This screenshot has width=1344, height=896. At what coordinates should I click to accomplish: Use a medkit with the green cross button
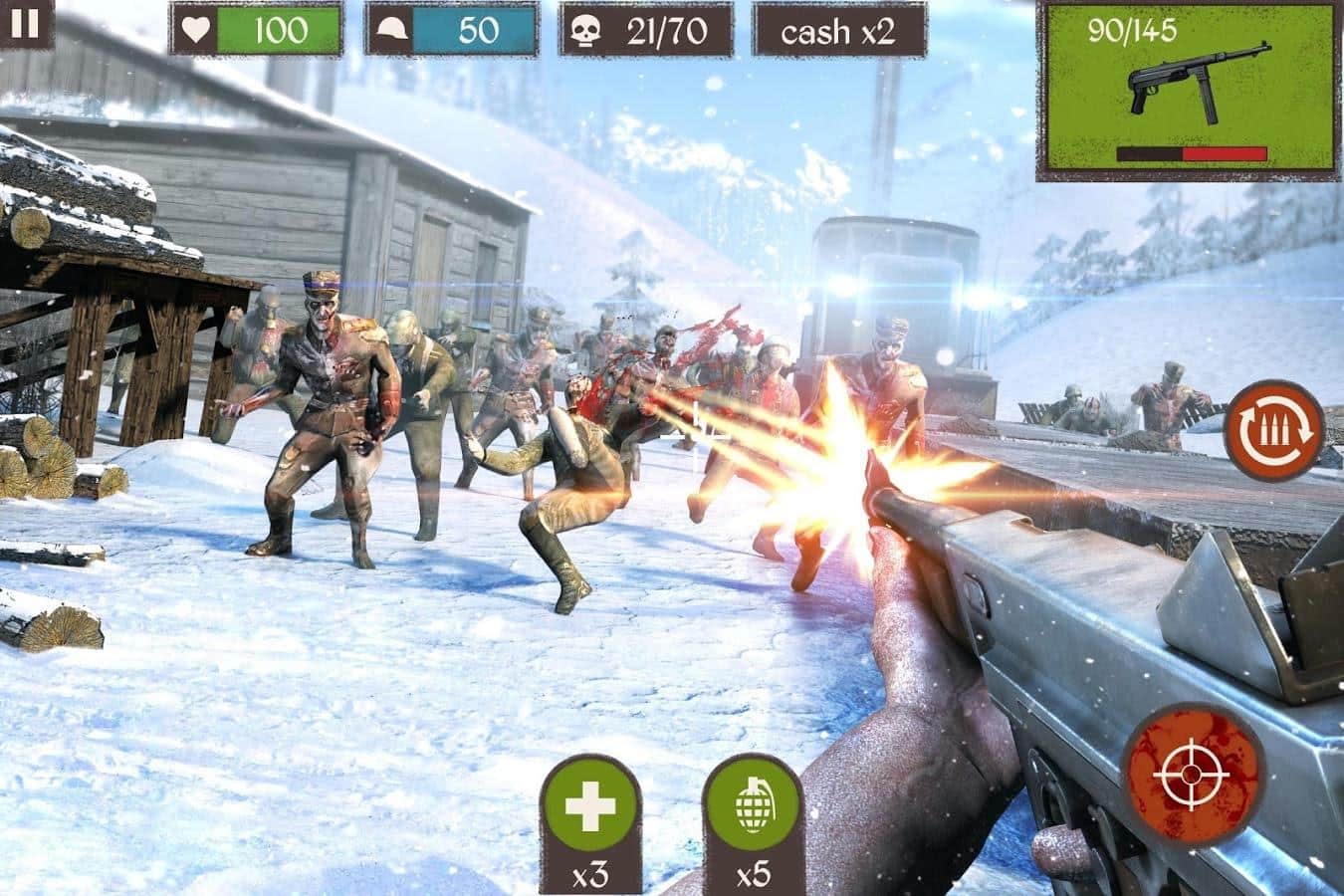pos(589,808)
